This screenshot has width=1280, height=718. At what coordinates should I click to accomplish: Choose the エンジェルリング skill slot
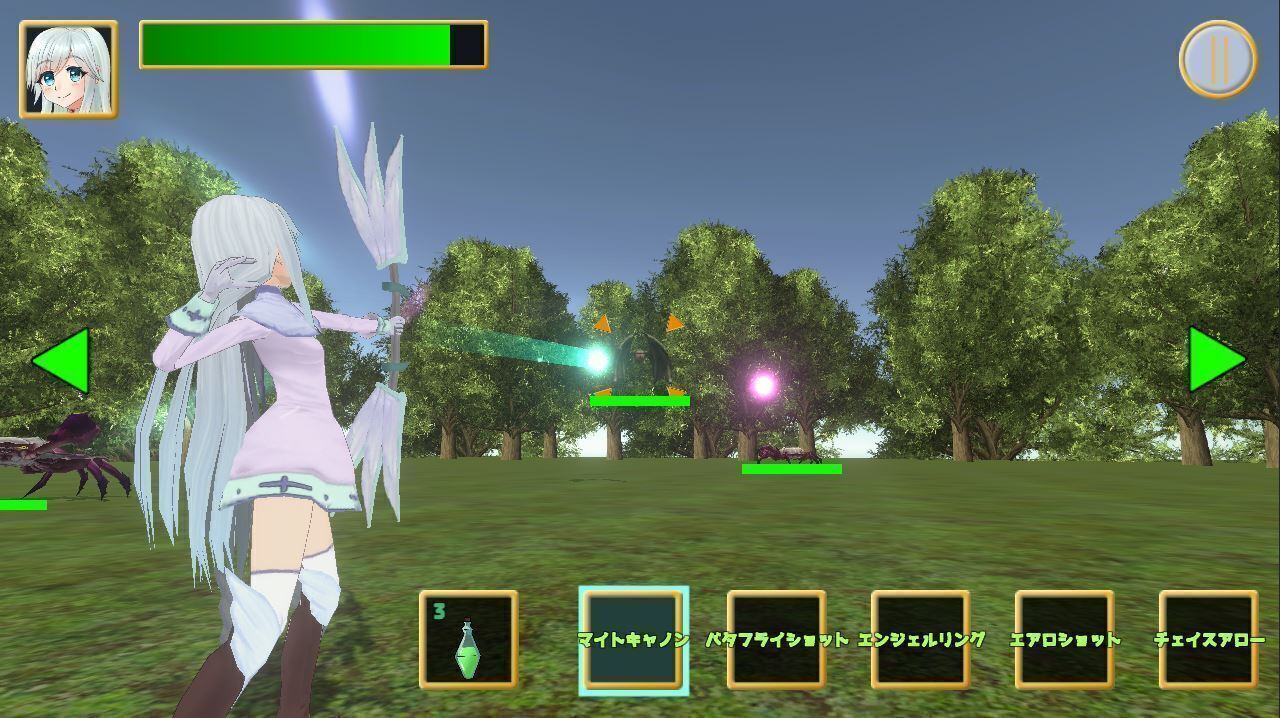point(920,640)
